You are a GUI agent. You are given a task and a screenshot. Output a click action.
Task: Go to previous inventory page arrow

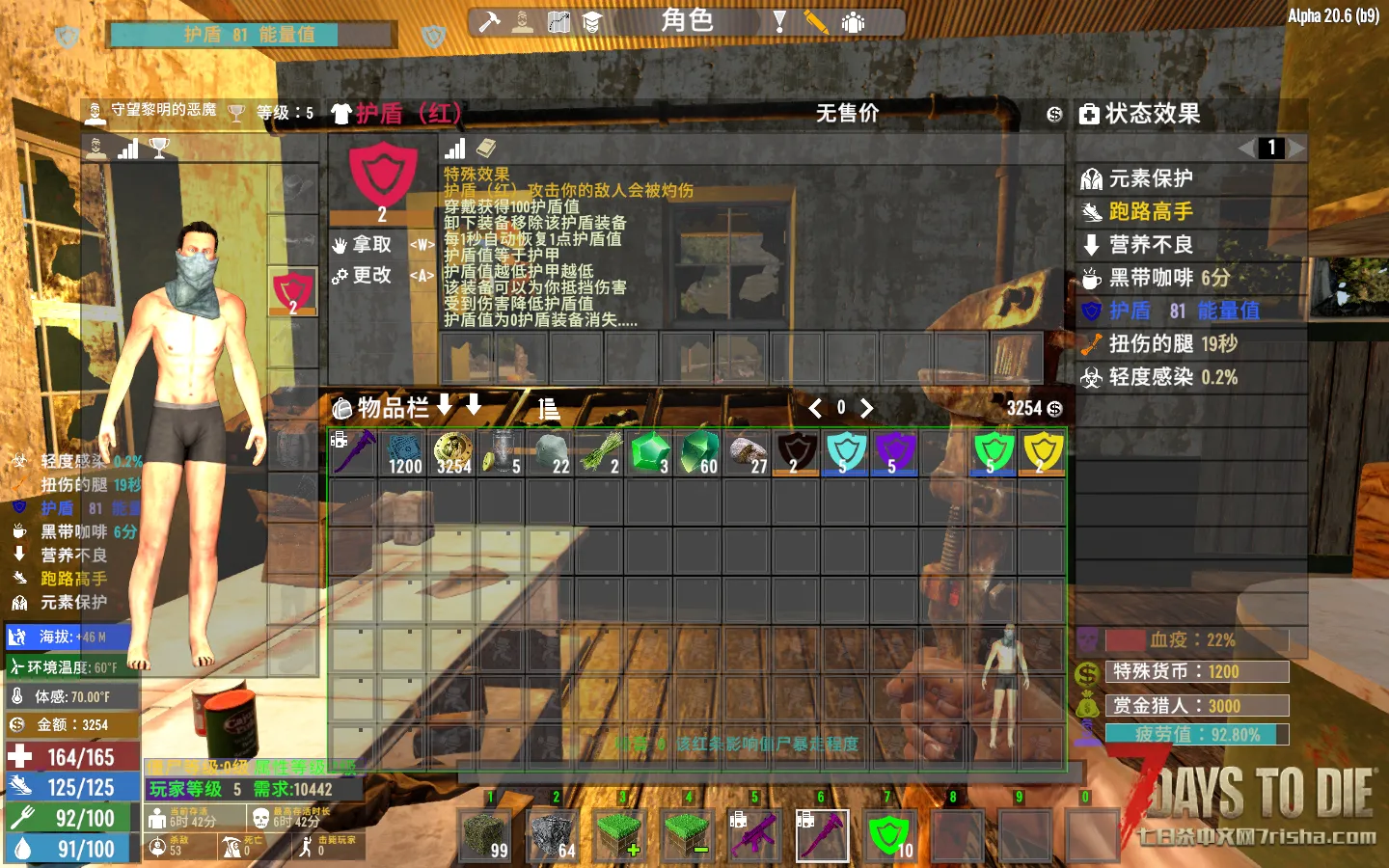tap(816, 408)
